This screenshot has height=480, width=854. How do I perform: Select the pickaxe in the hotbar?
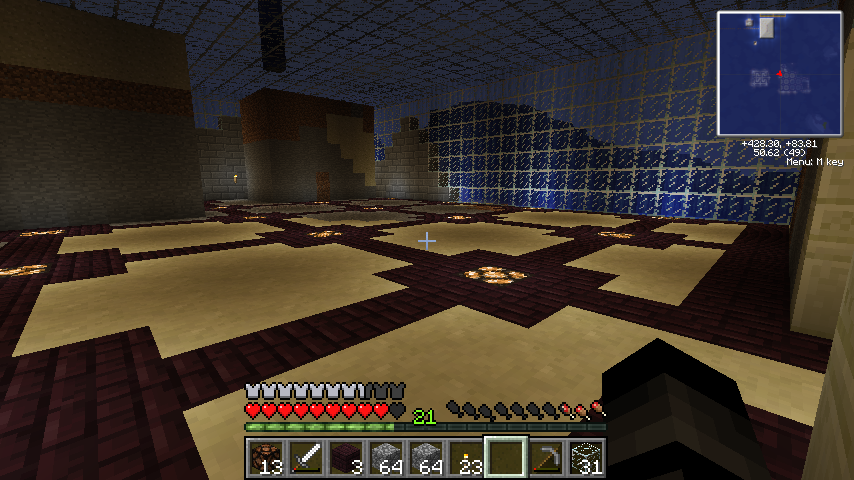pos(545,458)
